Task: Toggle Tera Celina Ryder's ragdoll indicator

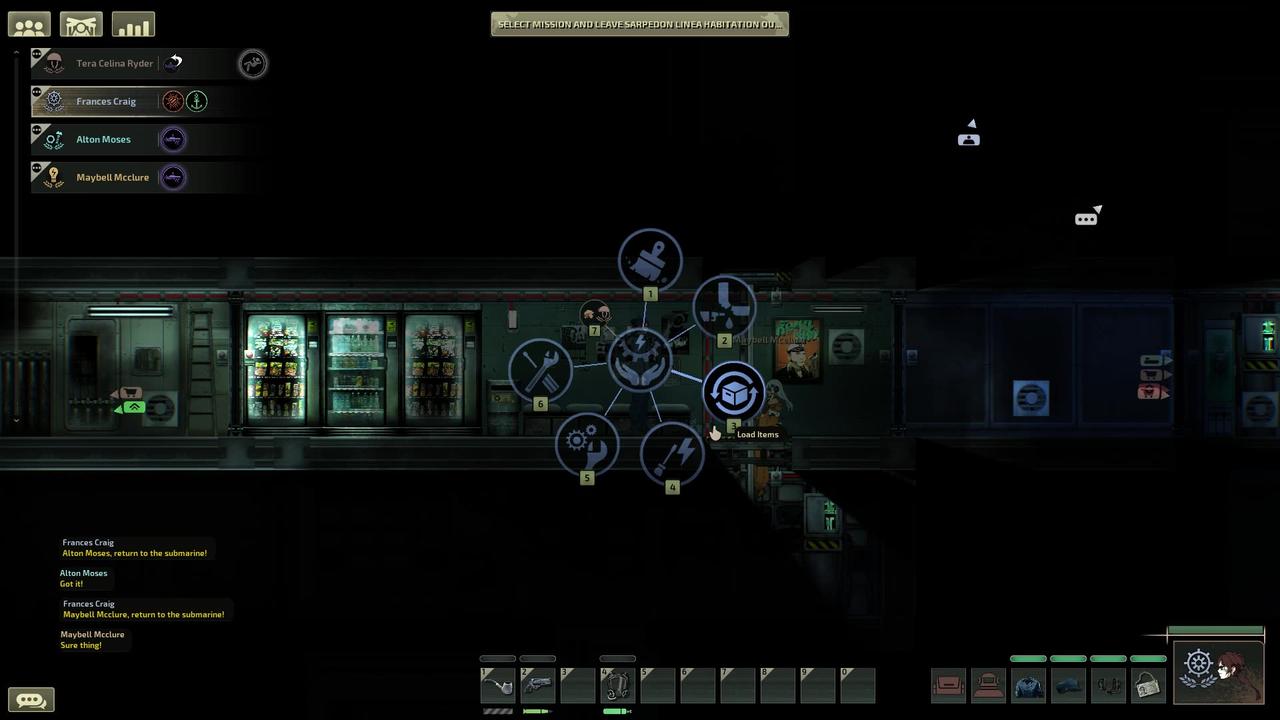Action: (252, 63)
